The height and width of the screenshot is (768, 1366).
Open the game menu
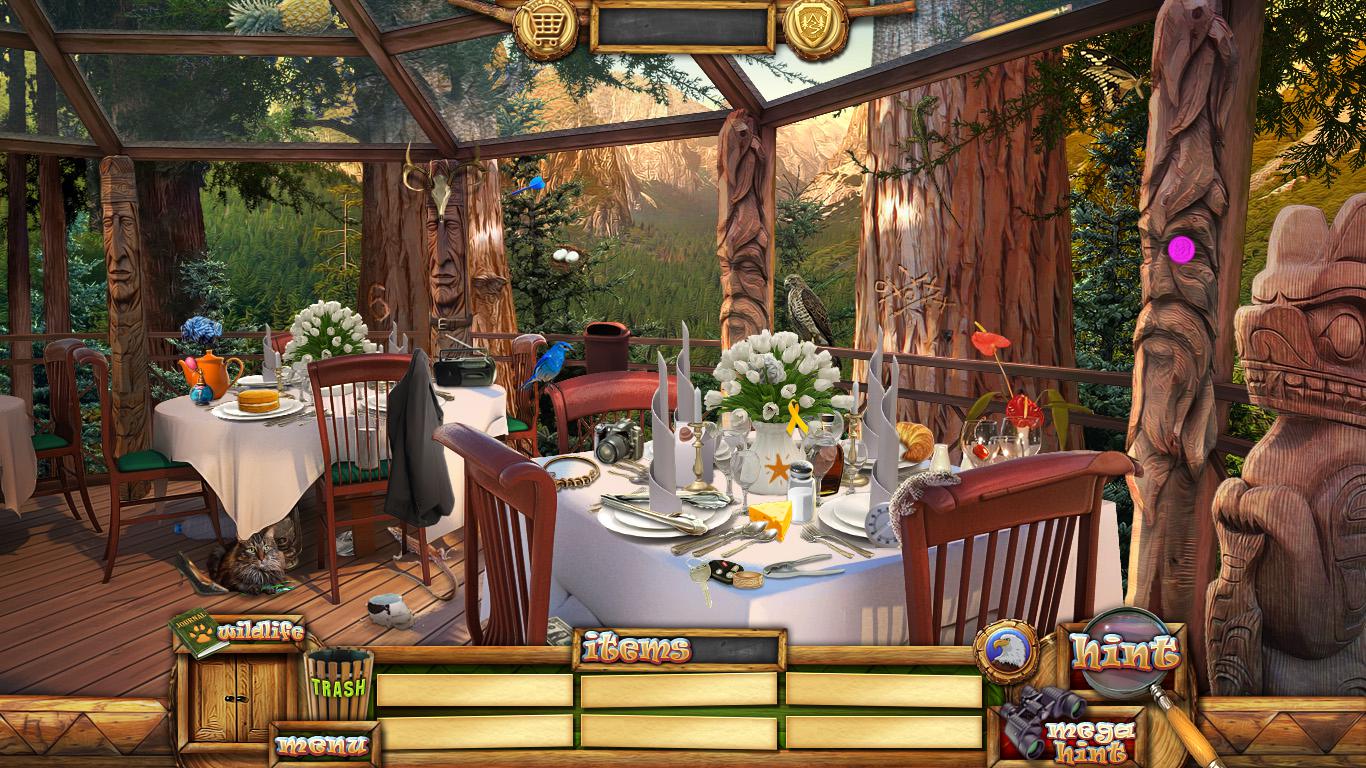321,744
